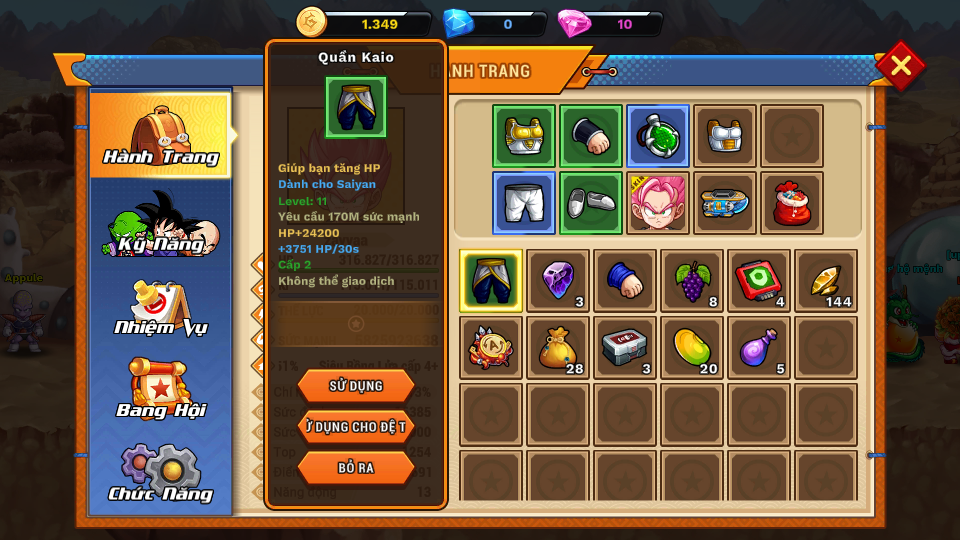Select the equipped white shorts slot
Viewport: 960px width, 540px height.
pyautogui.click(x=523, y=203)
